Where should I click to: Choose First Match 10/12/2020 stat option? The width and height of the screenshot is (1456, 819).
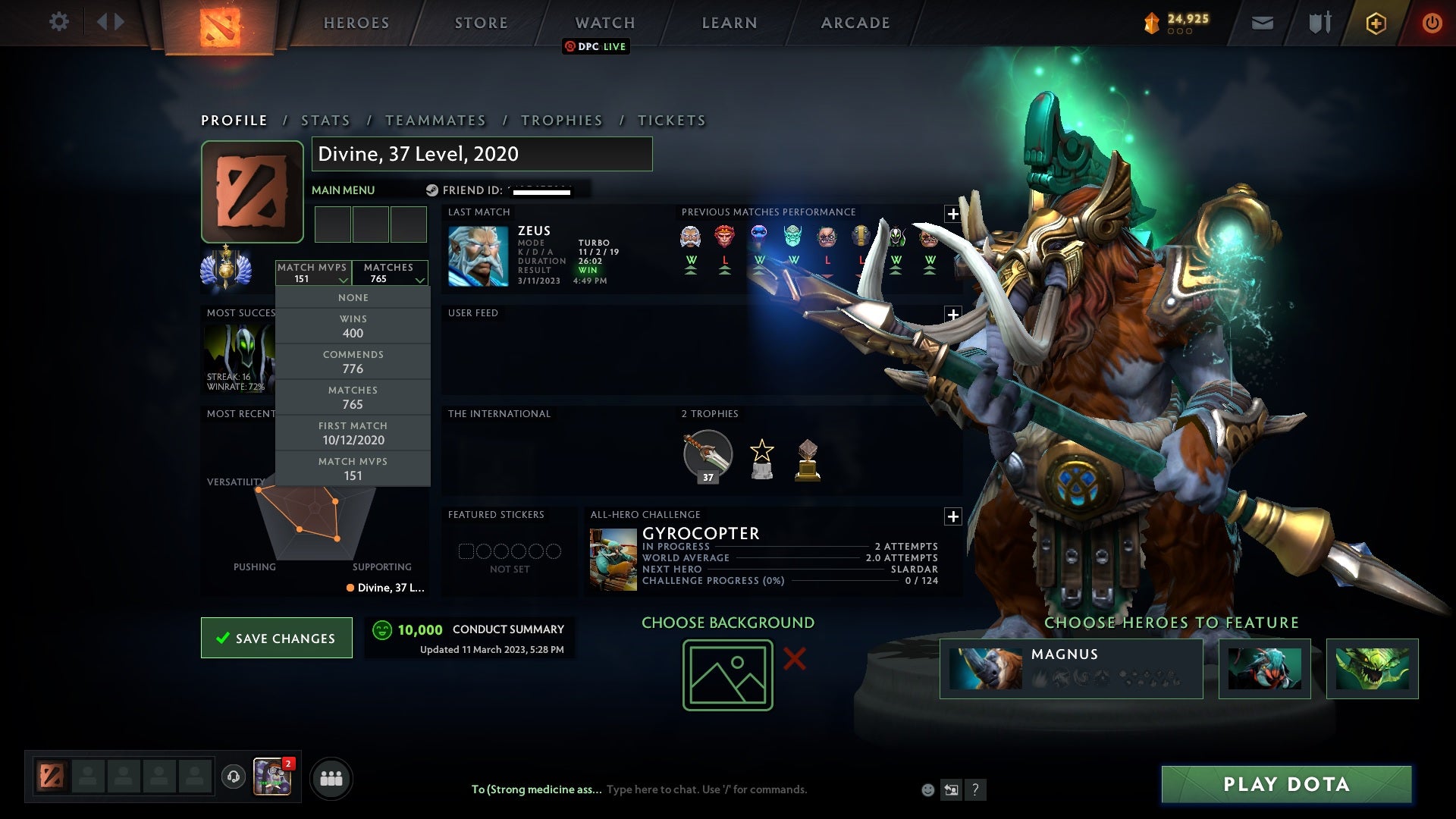point(353,433)
